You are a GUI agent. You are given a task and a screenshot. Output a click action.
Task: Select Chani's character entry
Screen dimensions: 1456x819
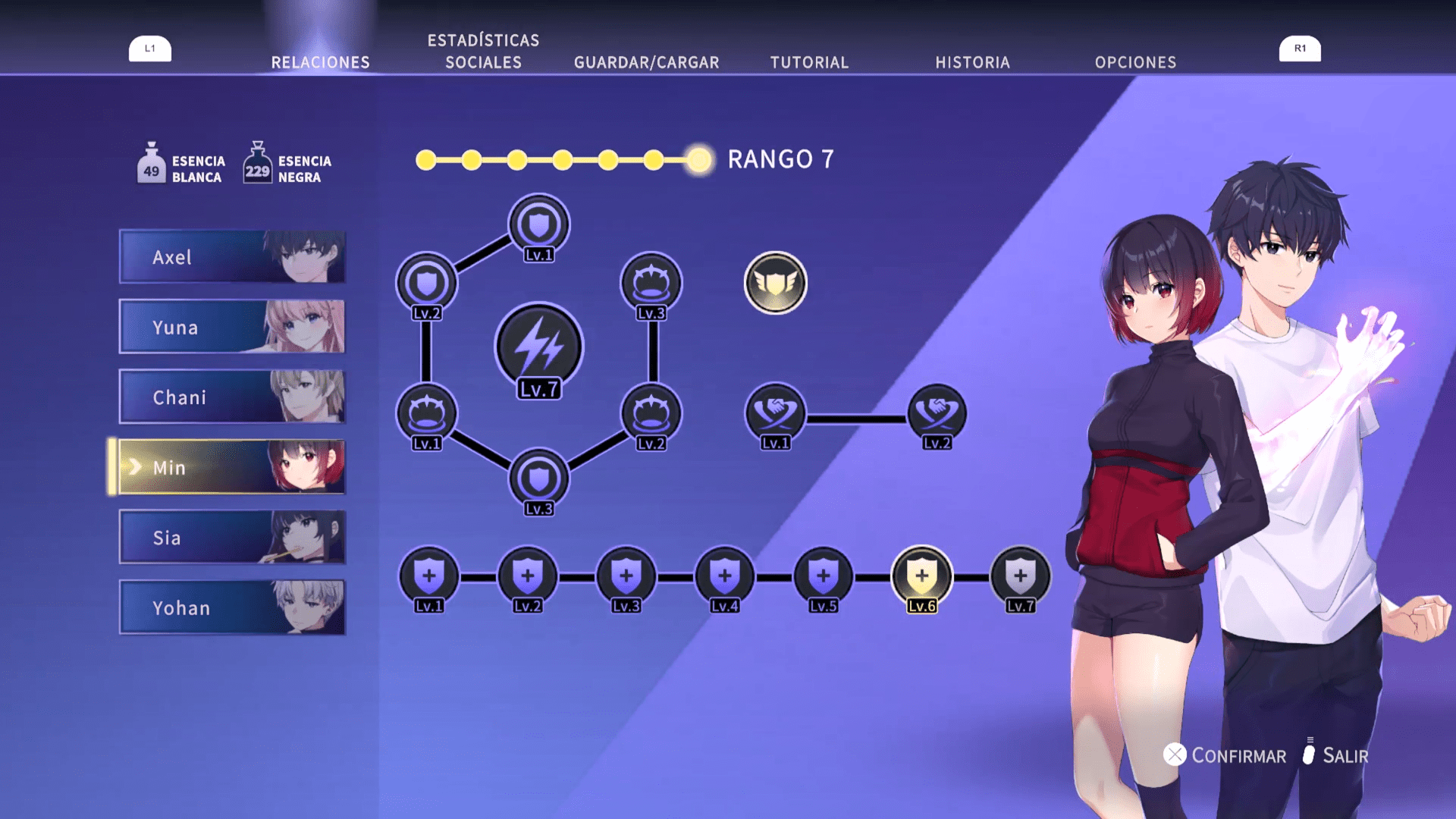pyautogui.click(x=232, y=397)
